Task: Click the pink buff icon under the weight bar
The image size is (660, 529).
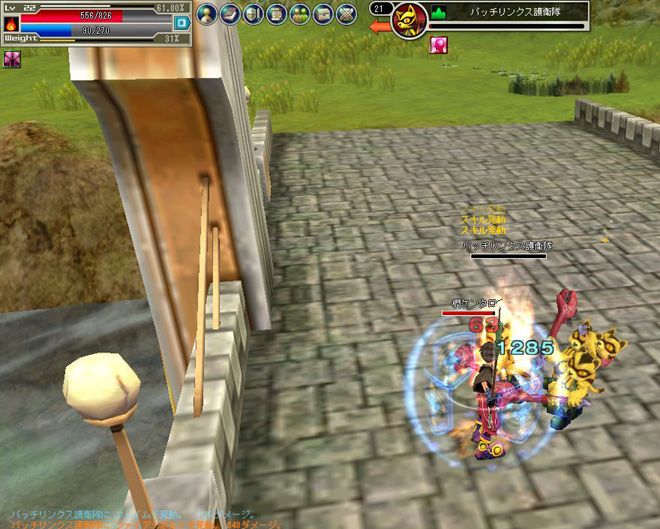Action: tap(12, 59)
